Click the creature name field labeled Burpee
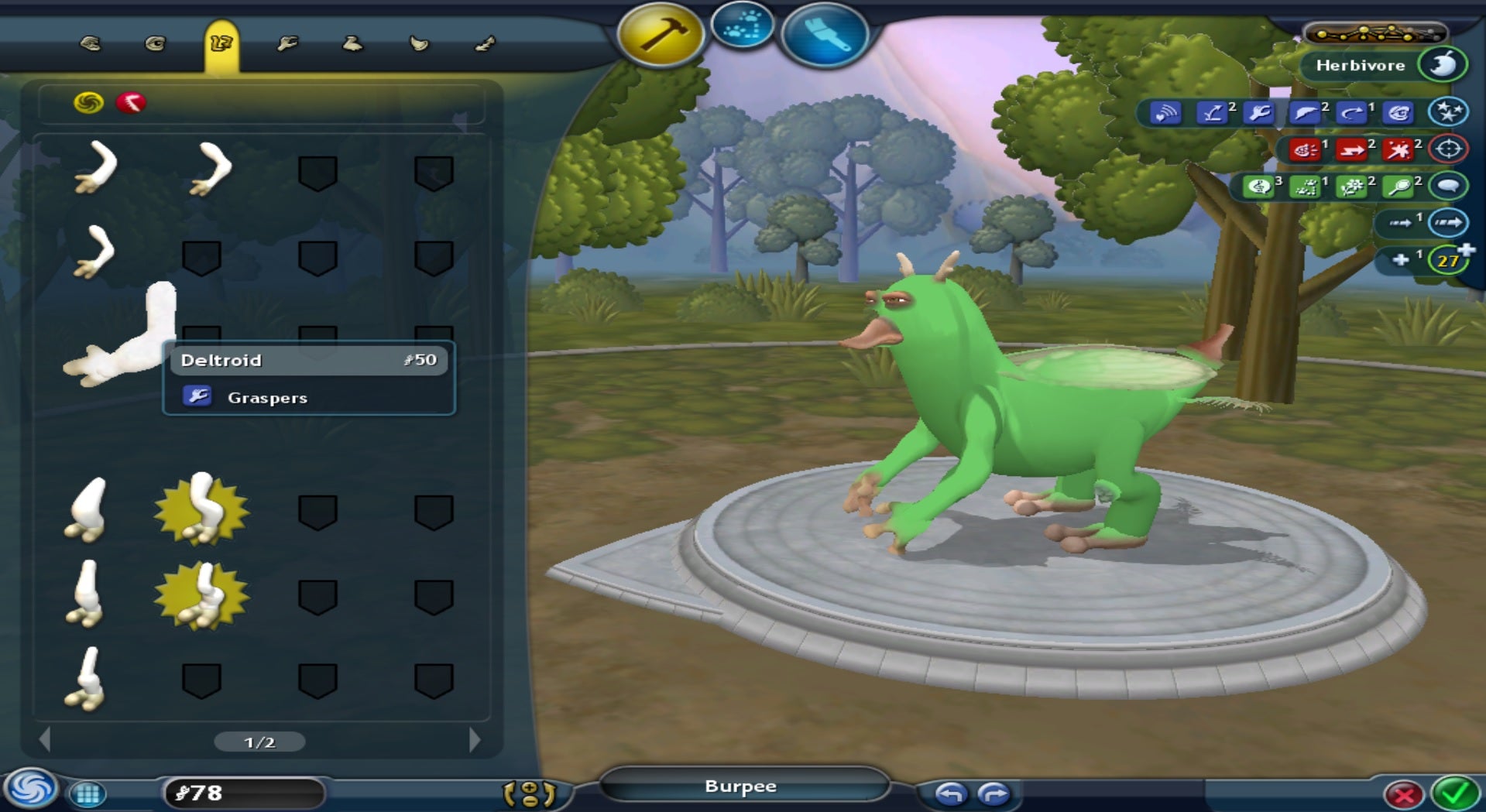 741,786
